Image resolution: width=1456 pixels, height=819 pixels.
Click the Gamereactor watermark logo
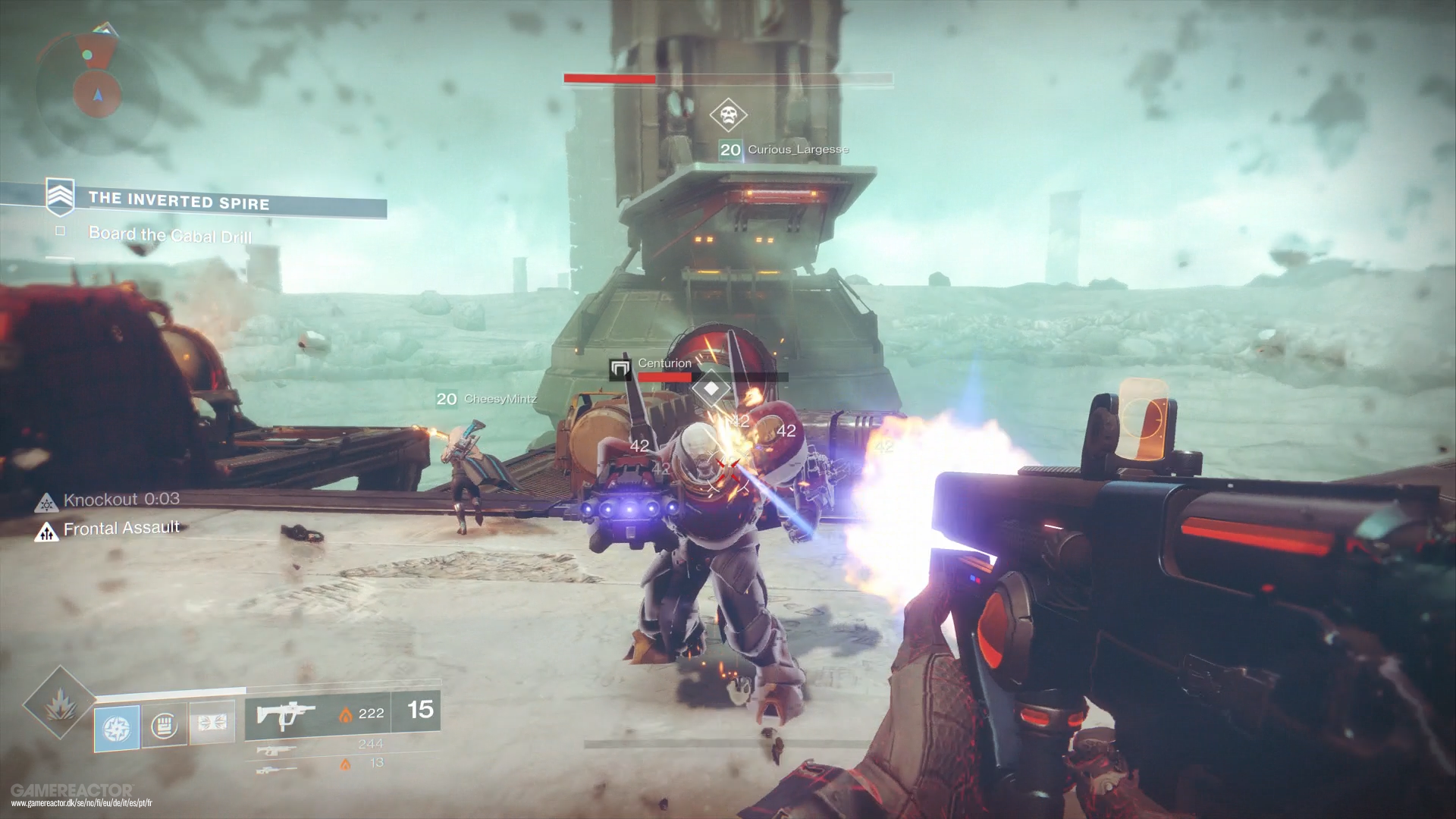click(x=73, y=790)
